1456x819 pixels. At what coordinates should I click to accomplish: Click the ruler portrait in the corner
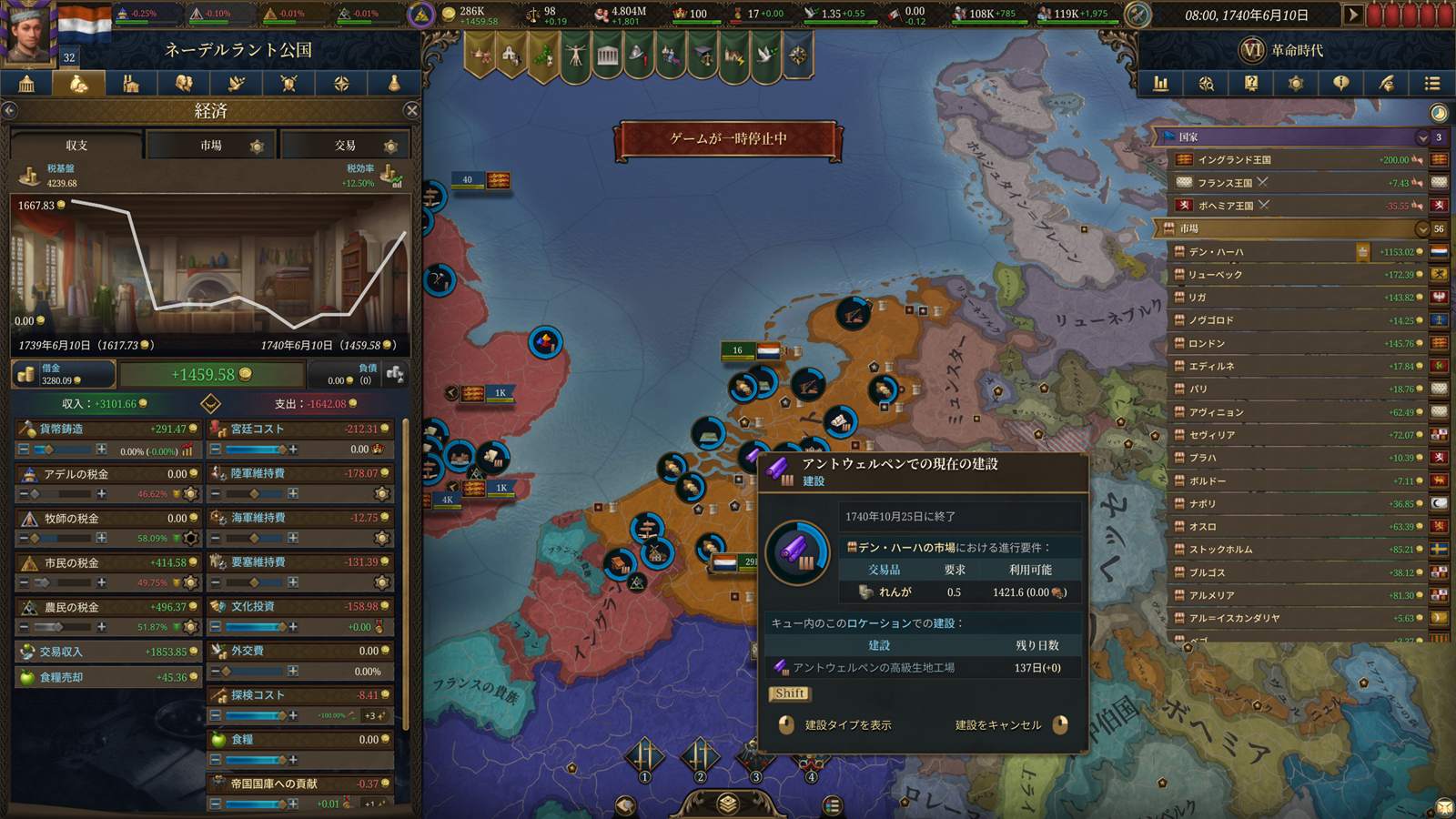tap(27, 33)
